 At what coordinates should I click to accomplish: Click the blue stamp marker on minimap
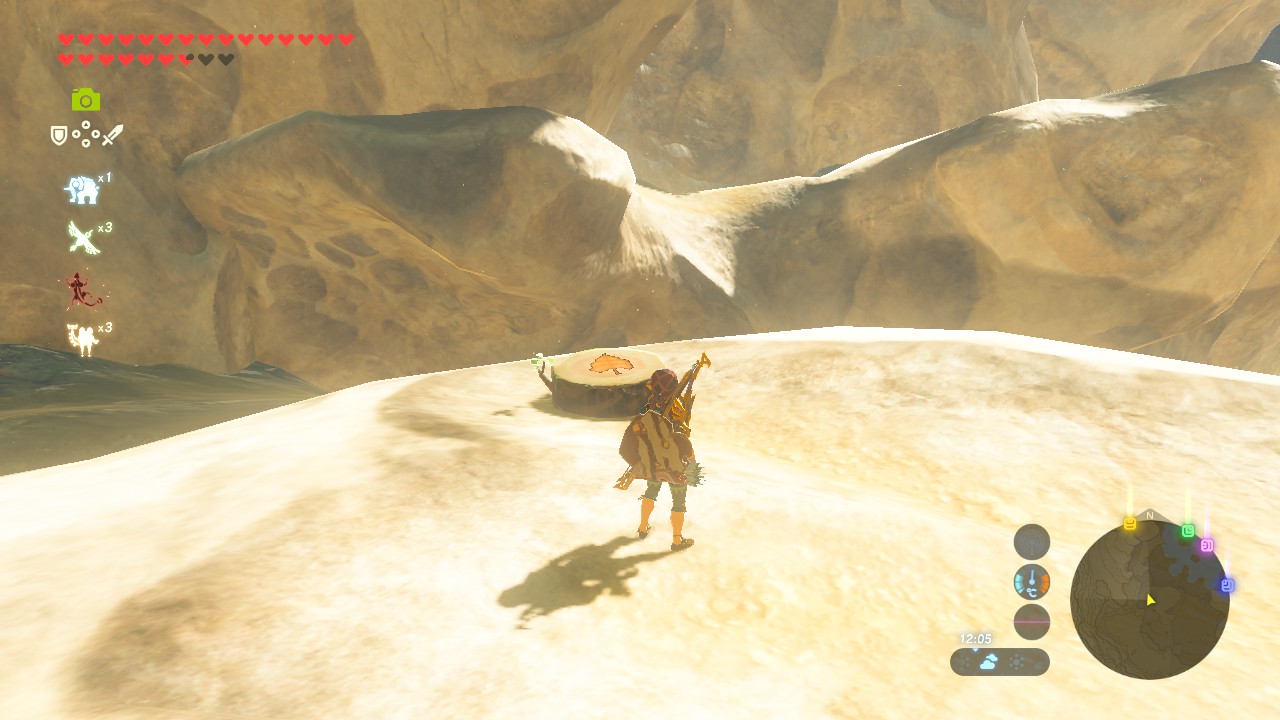point(1227,585)
